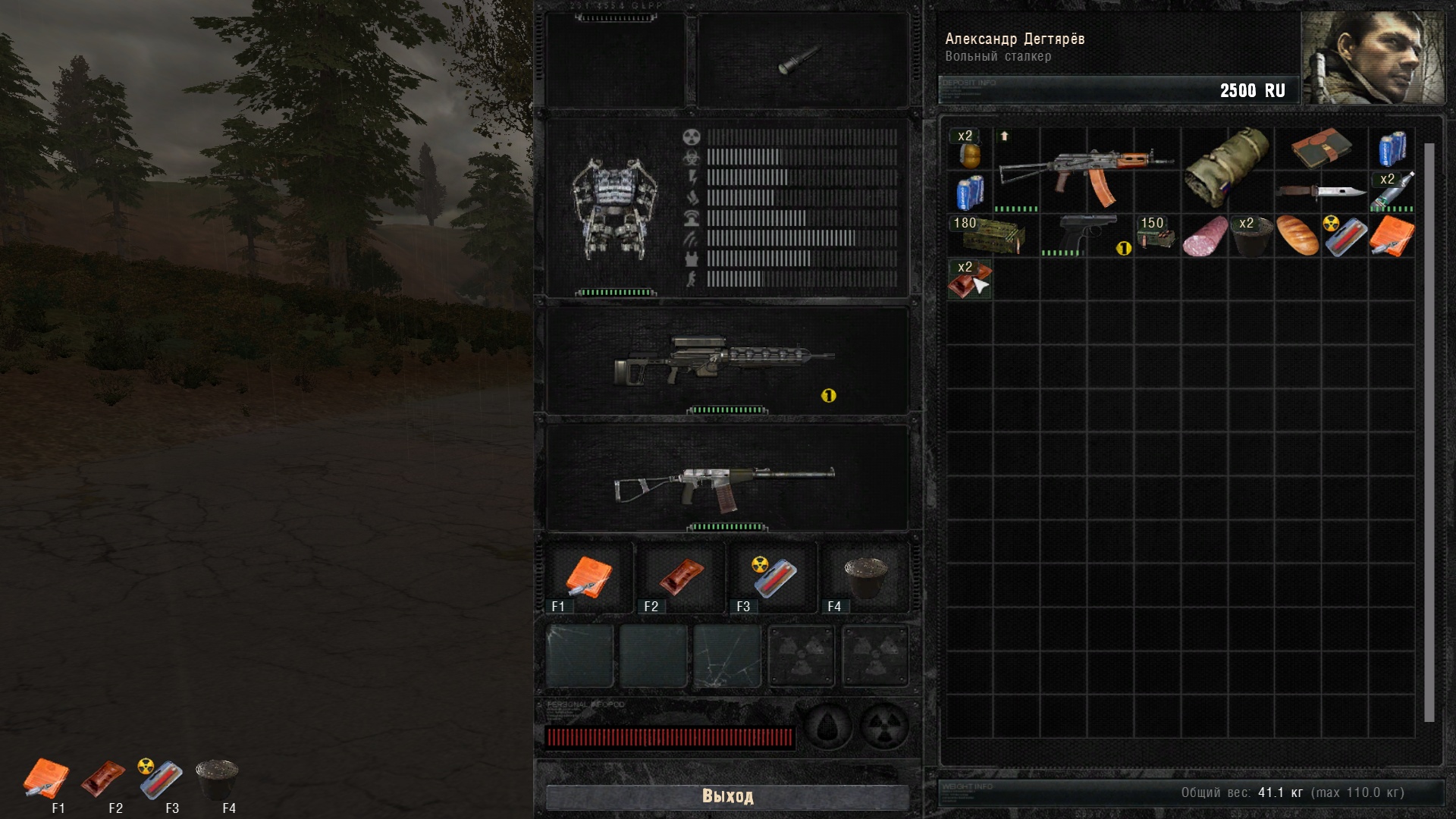Select the equipped scoped rifle in first weapon slot
The width and height of the screenshot is (1456, 819).
coord(726,361)
